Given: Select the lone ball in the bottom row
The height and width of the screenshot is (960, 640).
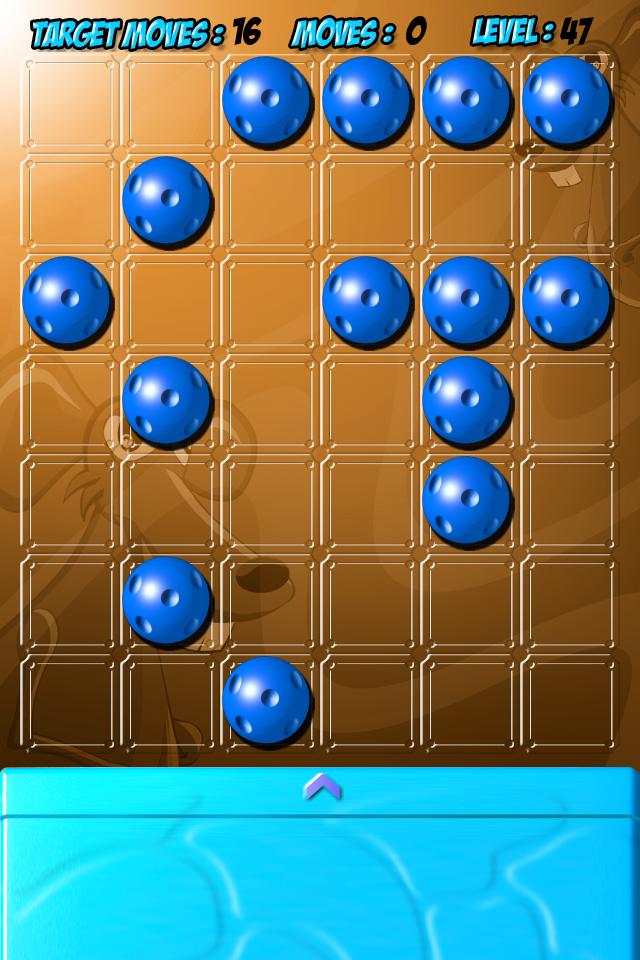Looking at the screenshot, I should [x=266, y=700].
